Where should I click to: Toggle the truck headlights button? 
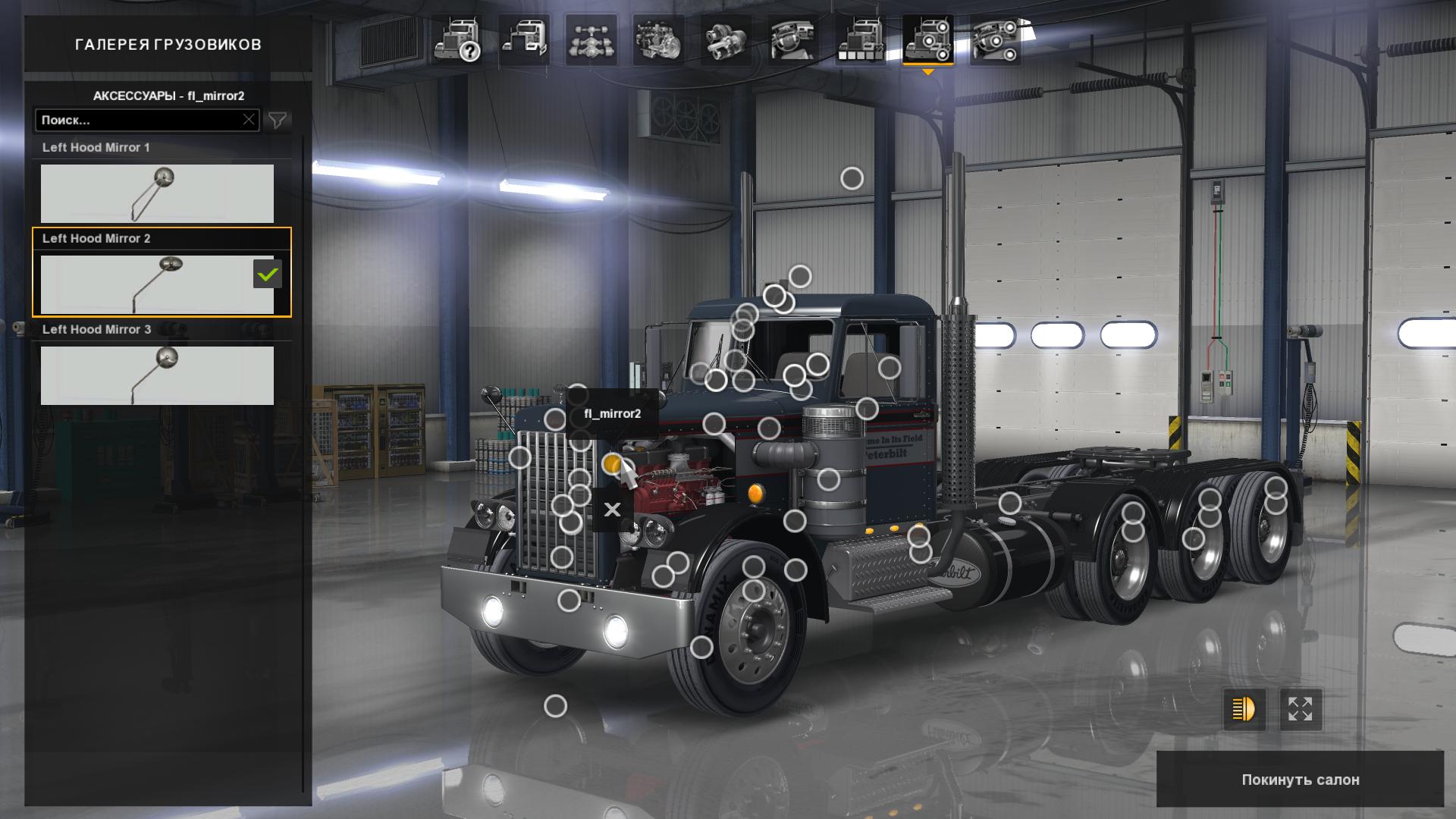pyautogui.click(x=1244, y=709)
